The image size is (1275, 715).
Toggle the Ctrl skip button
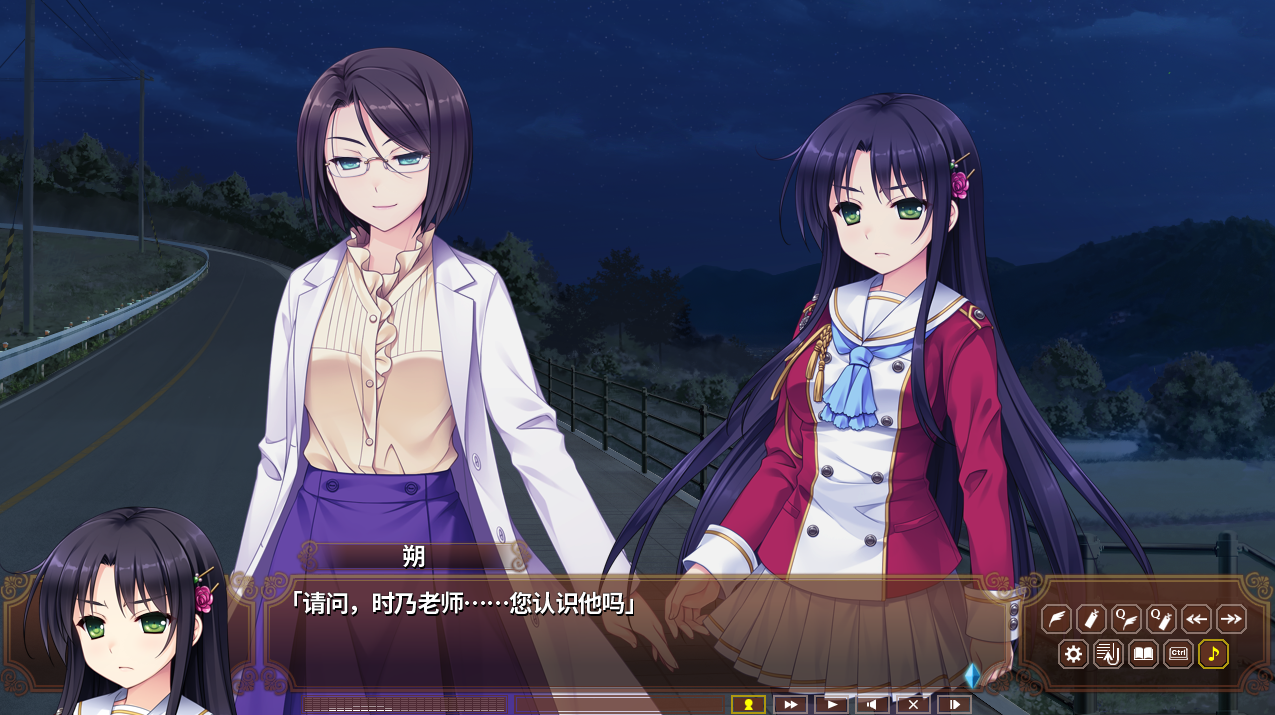click(1178, 655)
